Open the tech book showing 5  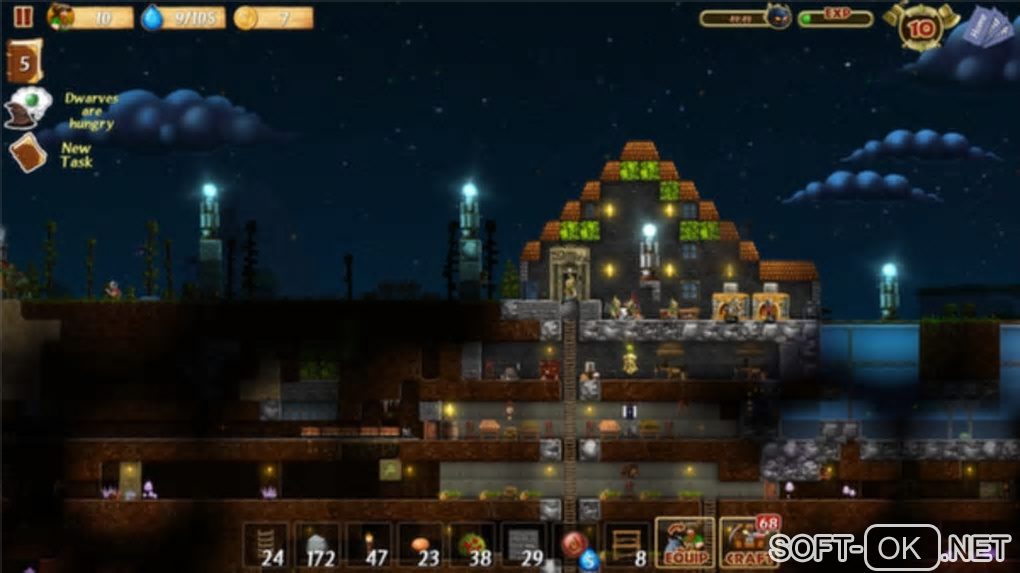coord(24,61)
